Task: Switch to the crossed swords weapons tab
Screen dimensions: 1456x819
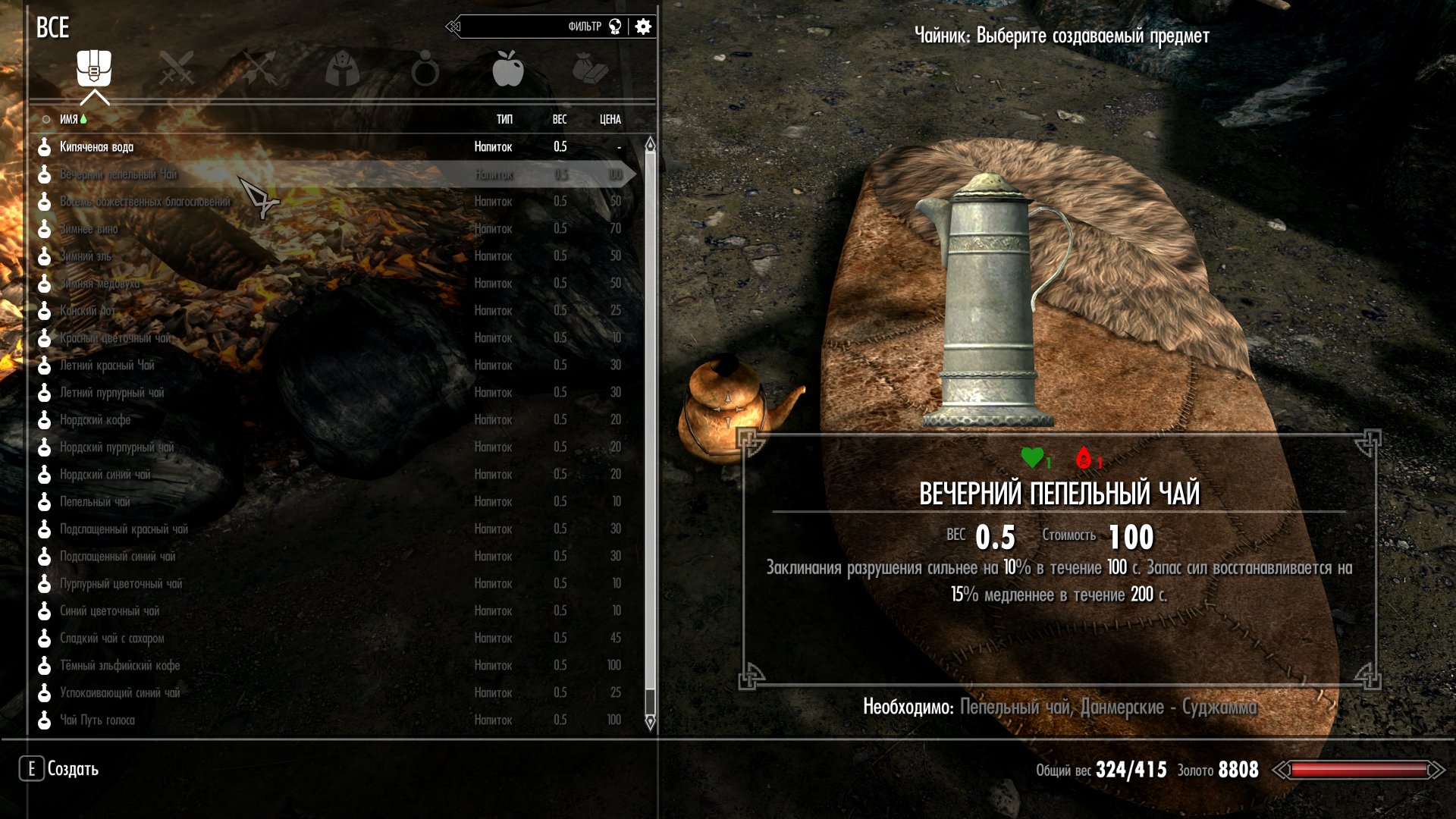Action: pos(177,69)
